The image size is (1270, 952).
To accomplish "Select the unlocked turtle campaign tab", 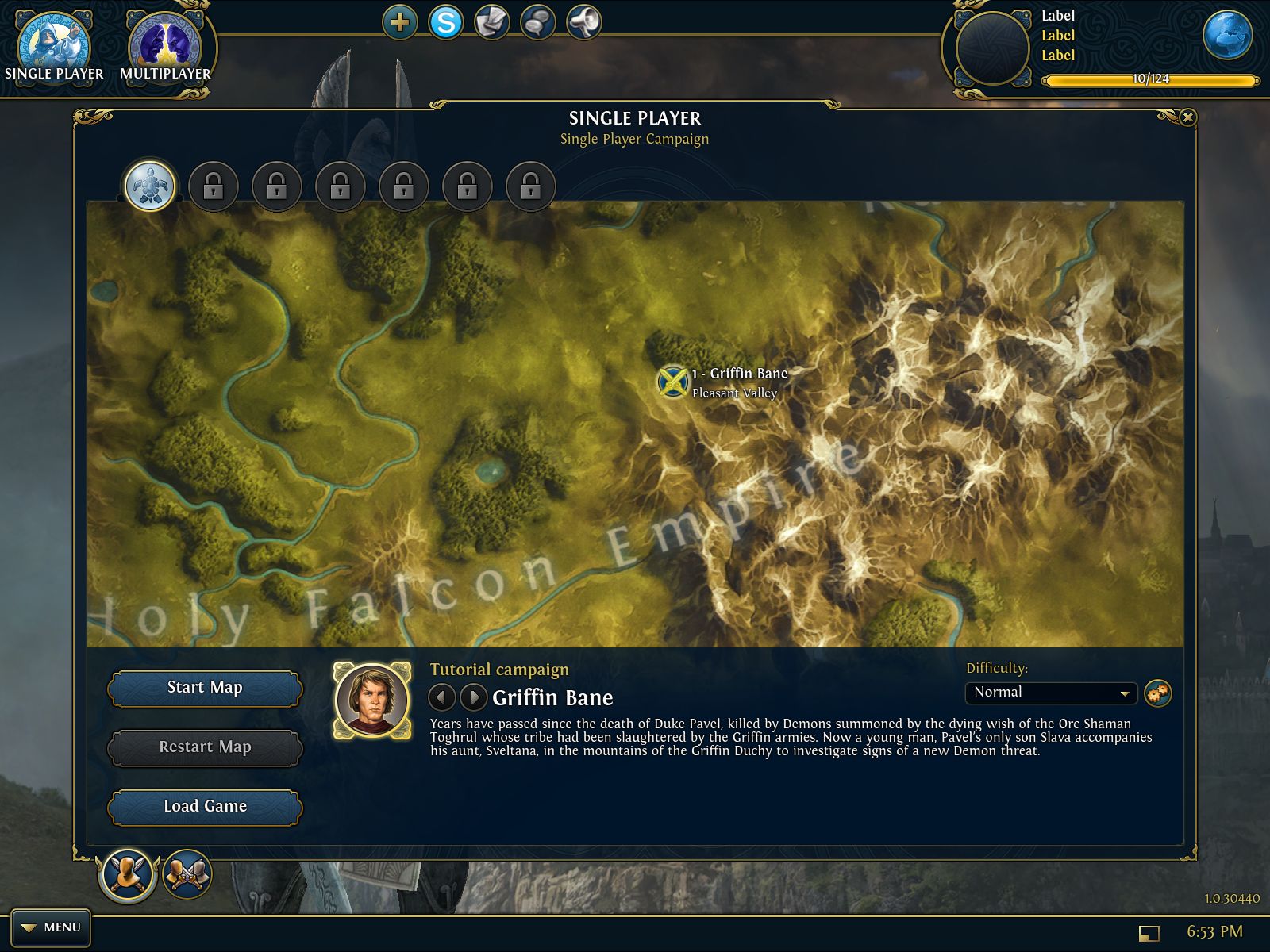I will 150,187.
